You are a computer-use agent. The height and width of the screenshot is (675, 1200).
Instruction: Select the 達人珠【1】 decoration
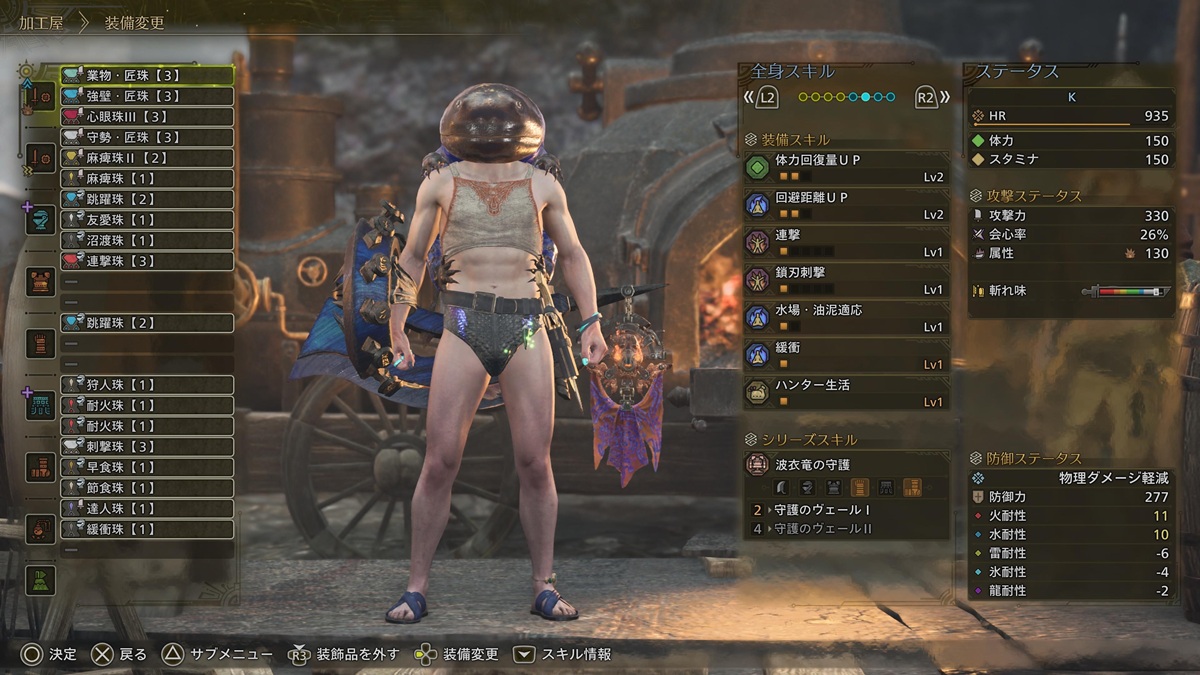(x=147, y=509)
